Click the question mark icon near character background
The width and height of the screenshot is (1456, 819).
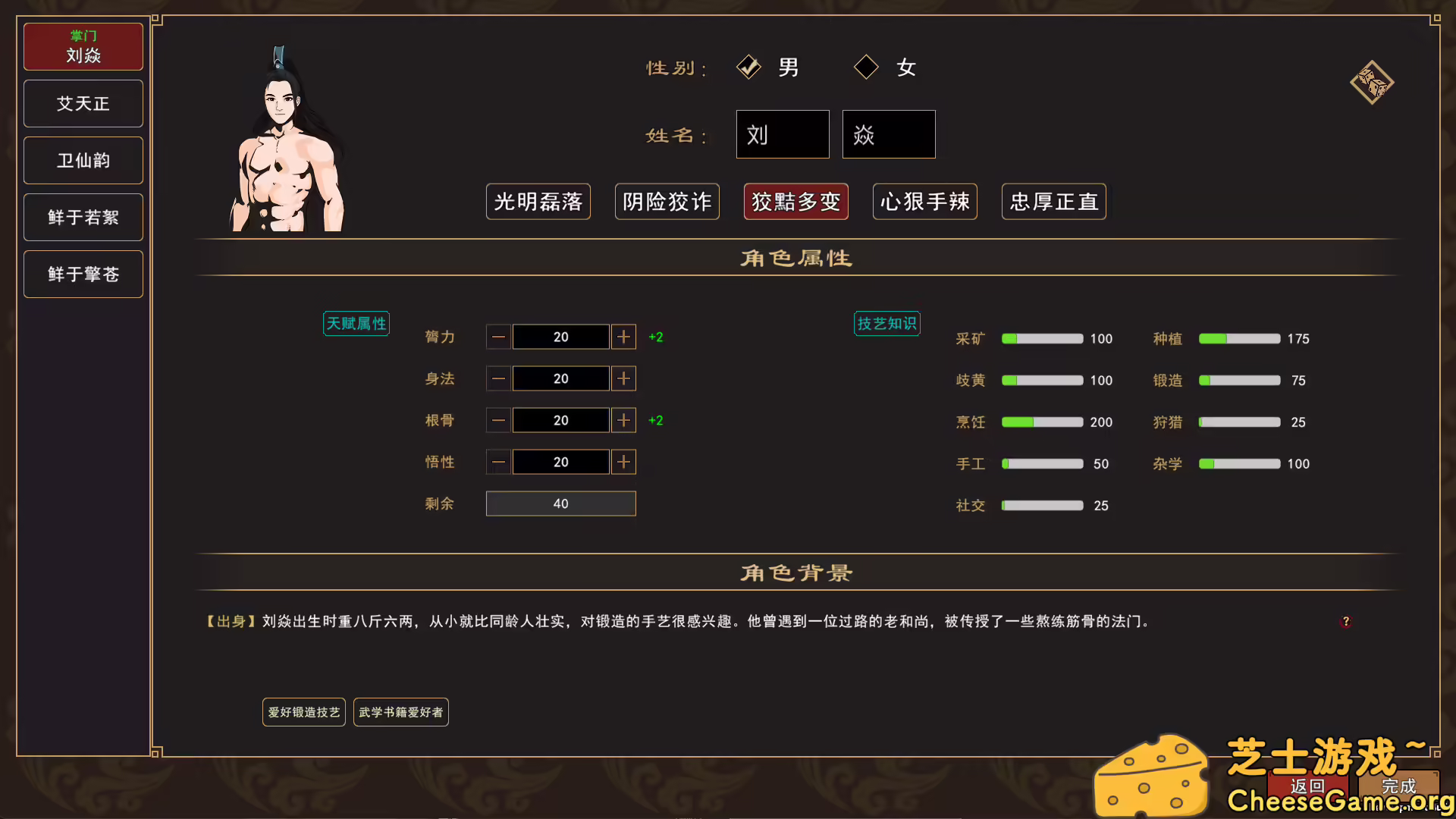tap(1347, 622)
